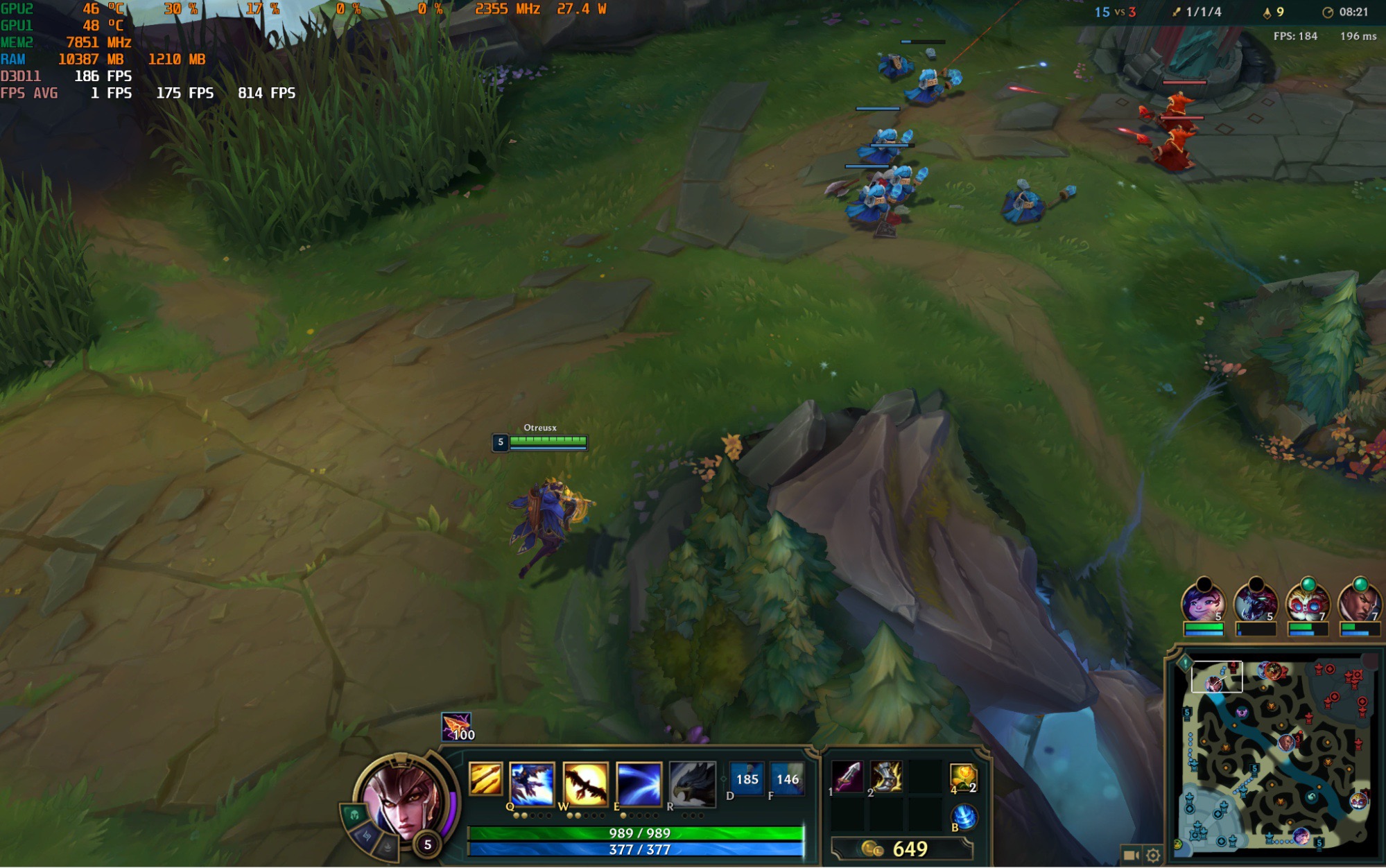Select the Heimerdinger teammate portrait
Image resolution: width=1386 pixels, height=868 pixels.
coord(1306,603)
